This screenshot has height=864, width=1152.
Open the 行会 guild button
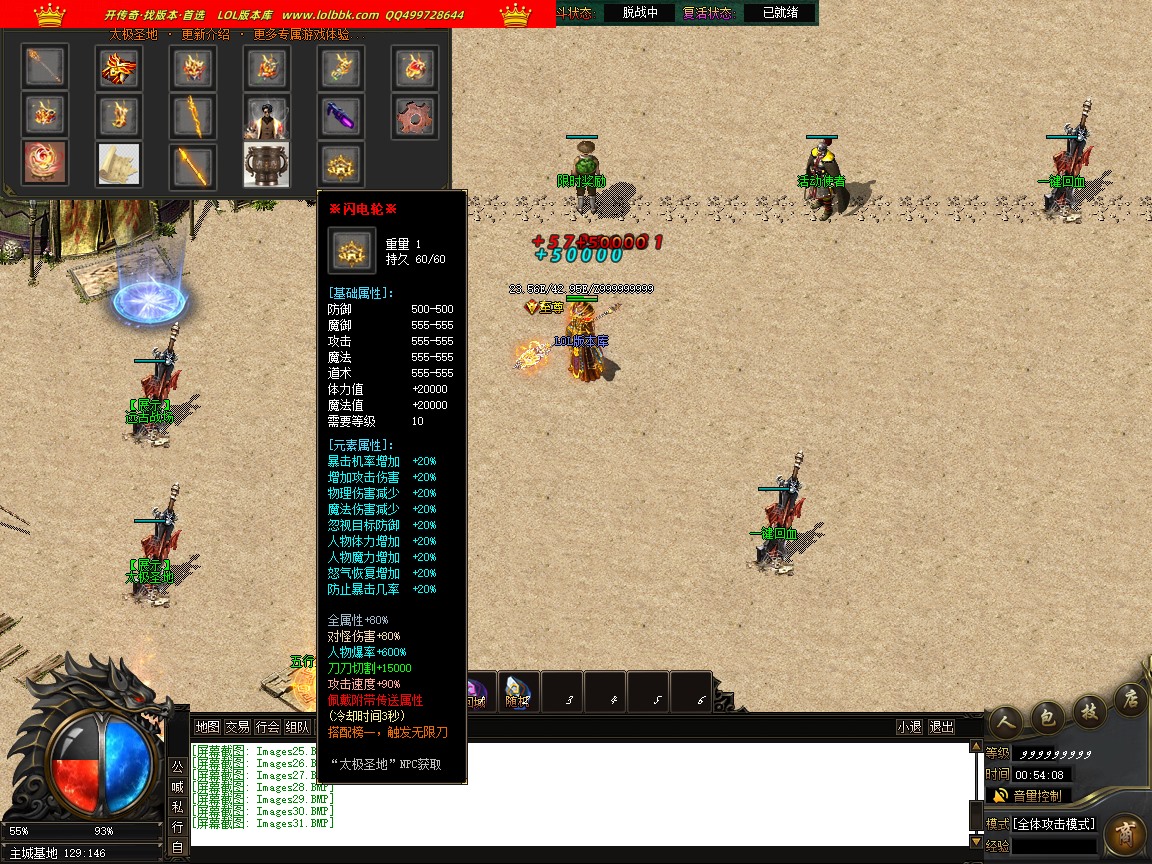coord(267,727)
